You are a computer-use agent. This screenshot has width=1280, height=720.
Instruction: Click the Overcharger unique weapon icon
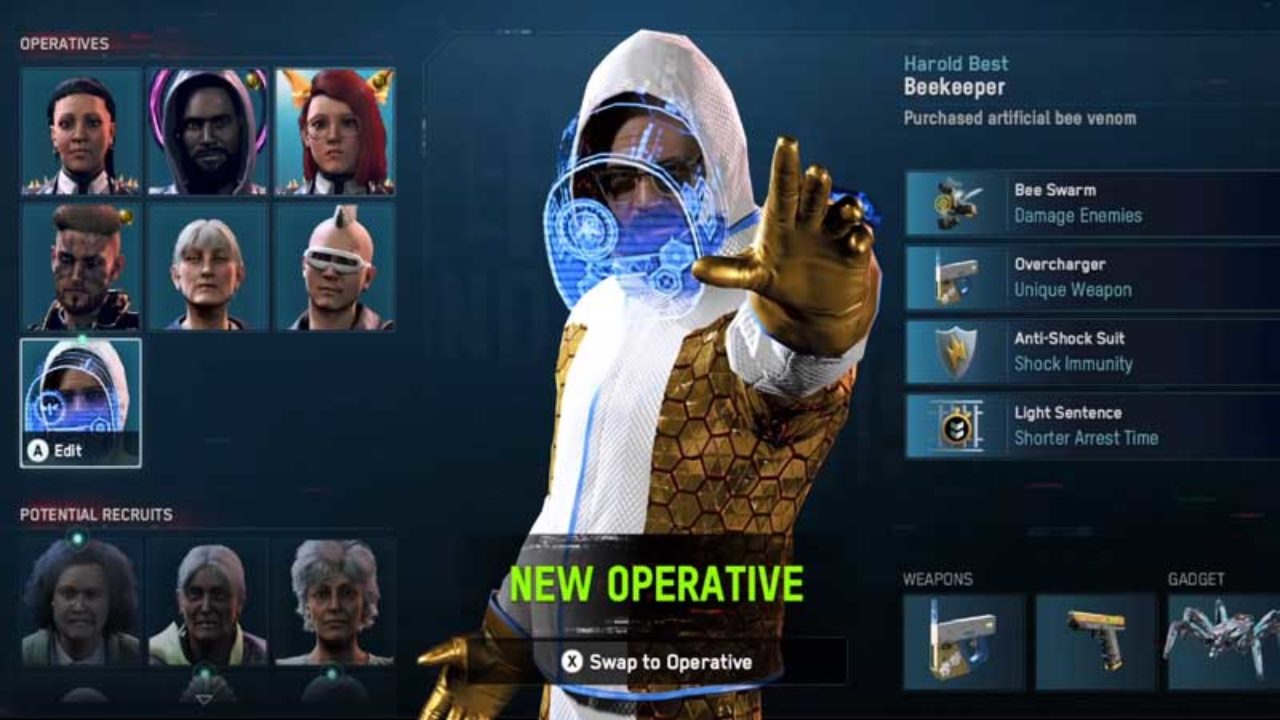click(x=955, y=277)
